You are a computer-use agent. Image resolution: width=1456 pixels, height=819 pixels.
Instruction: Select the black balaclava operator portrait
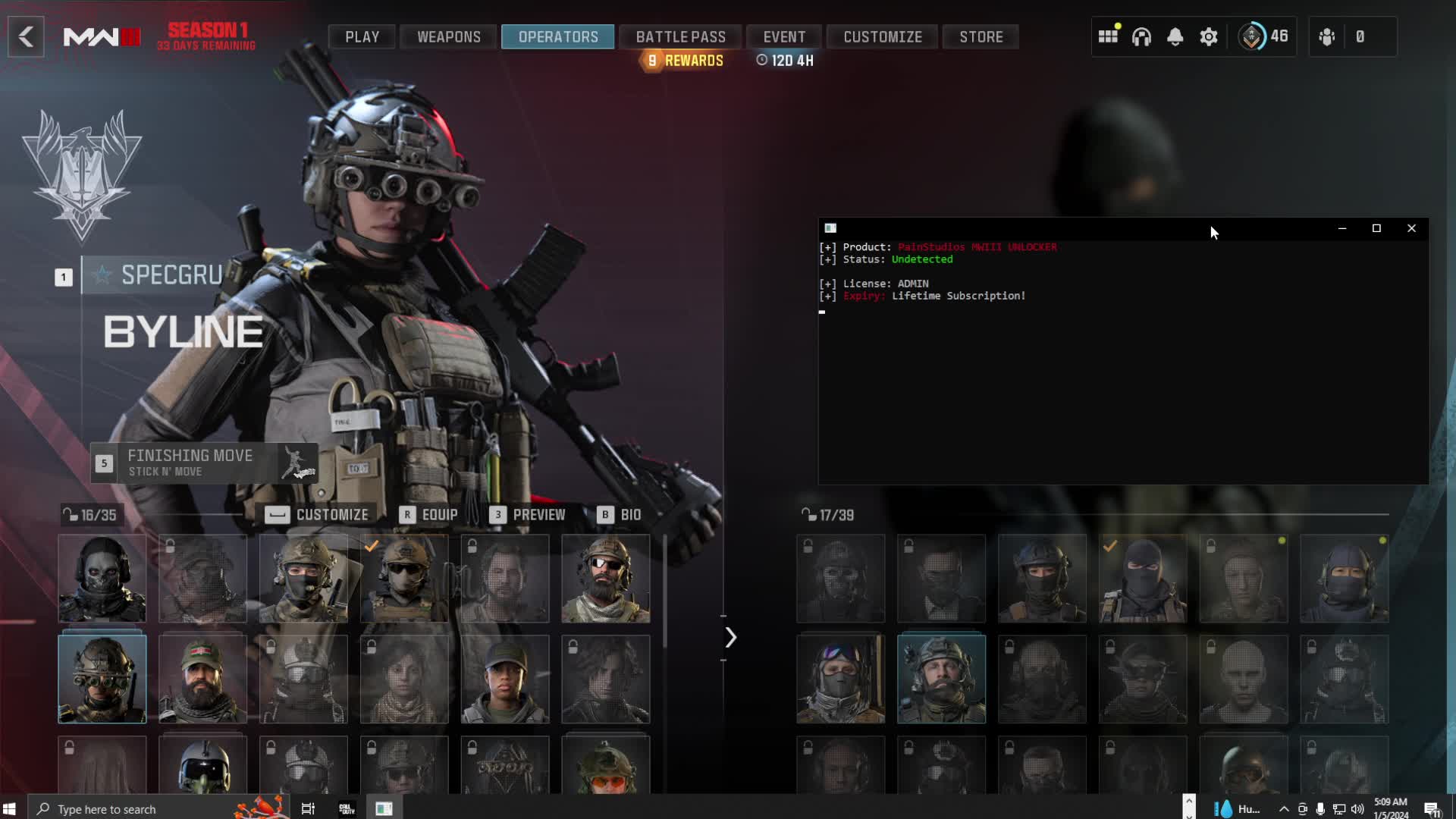tap(1142, 579)
